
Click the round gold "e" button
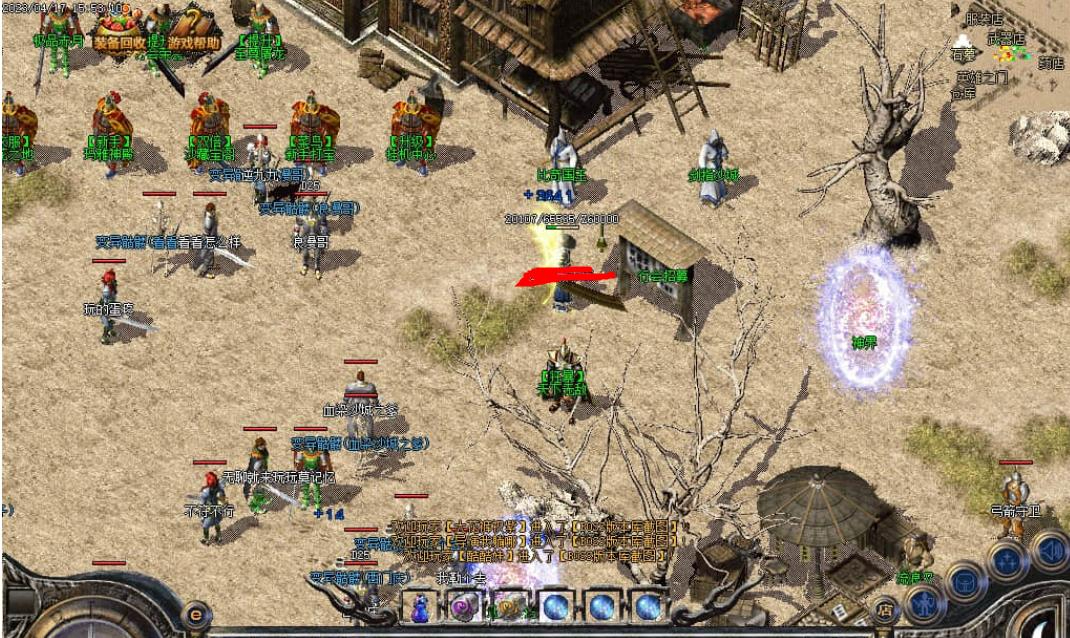(x=196, y=614)
